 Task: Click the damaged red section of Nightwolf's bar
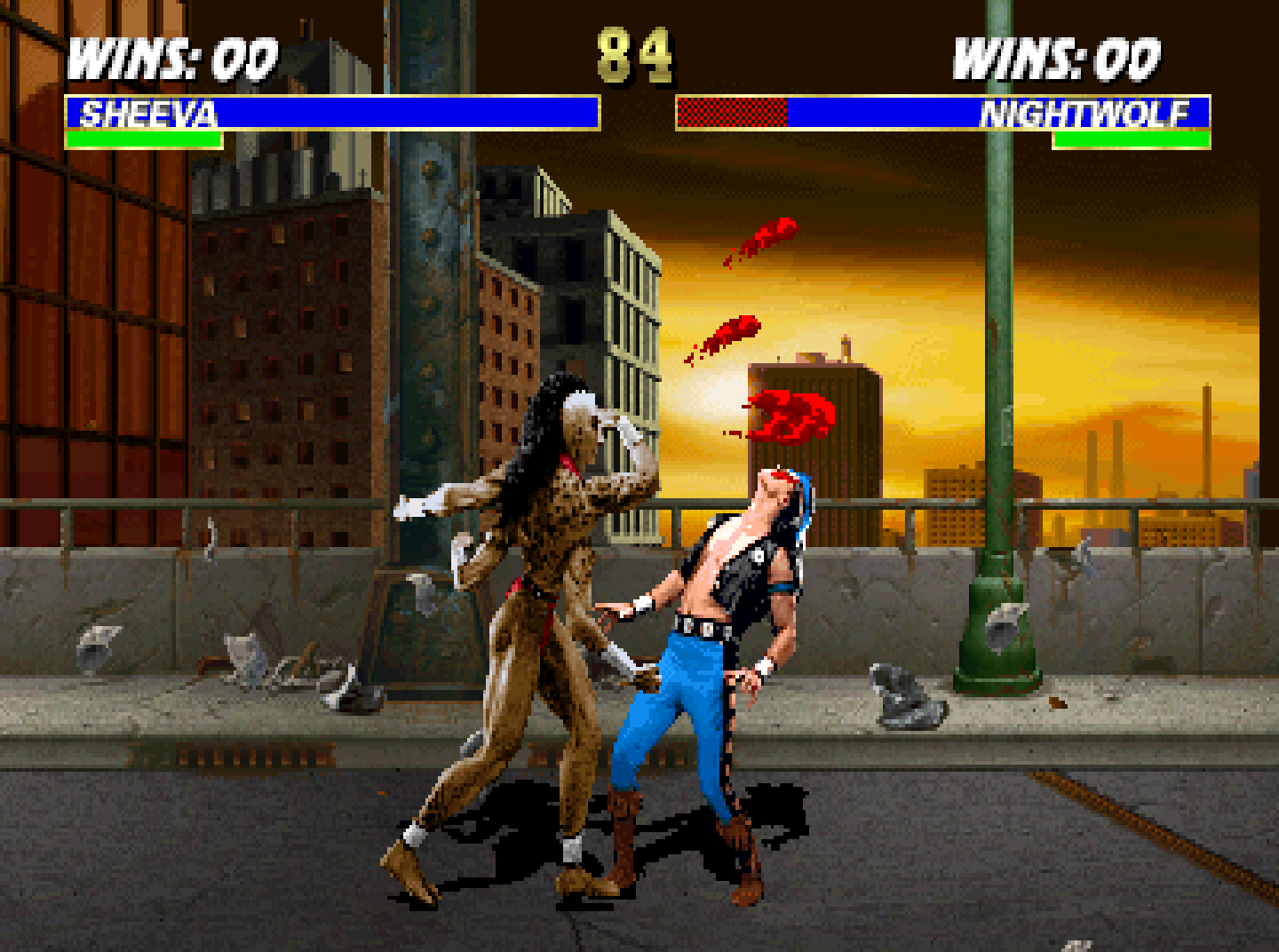730,114
